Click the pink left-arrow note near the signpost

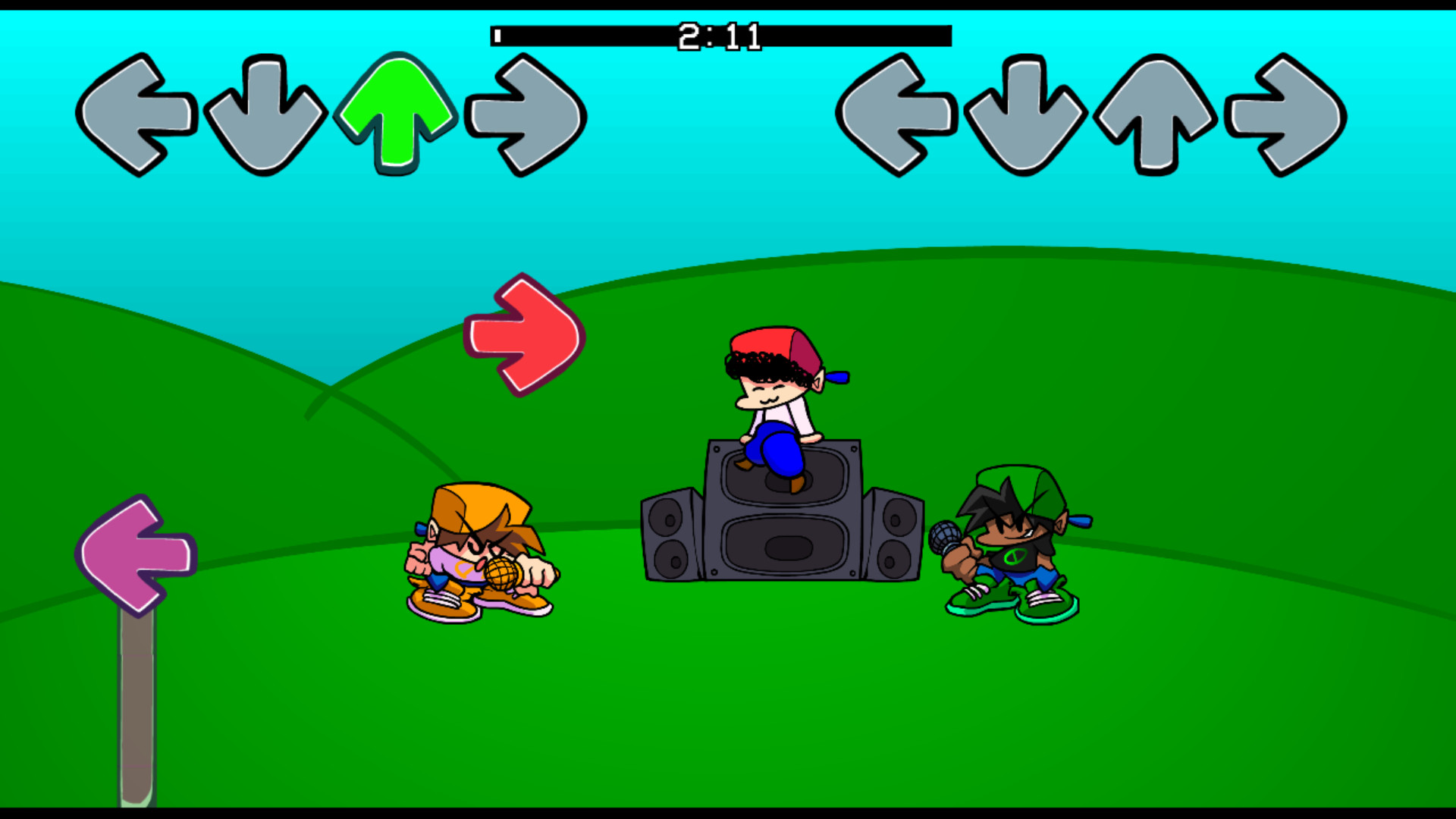point(135,556)
